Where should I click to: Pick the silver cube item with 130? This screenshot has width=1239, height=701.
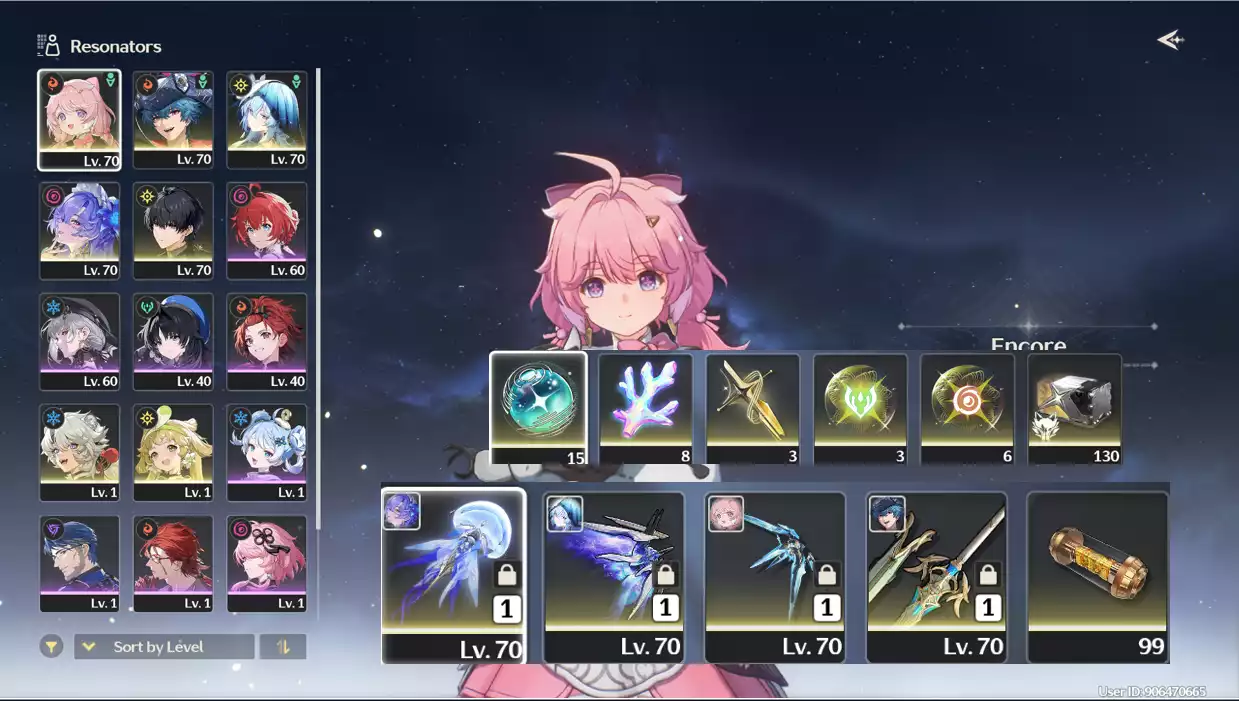(x=1074, y=408)
